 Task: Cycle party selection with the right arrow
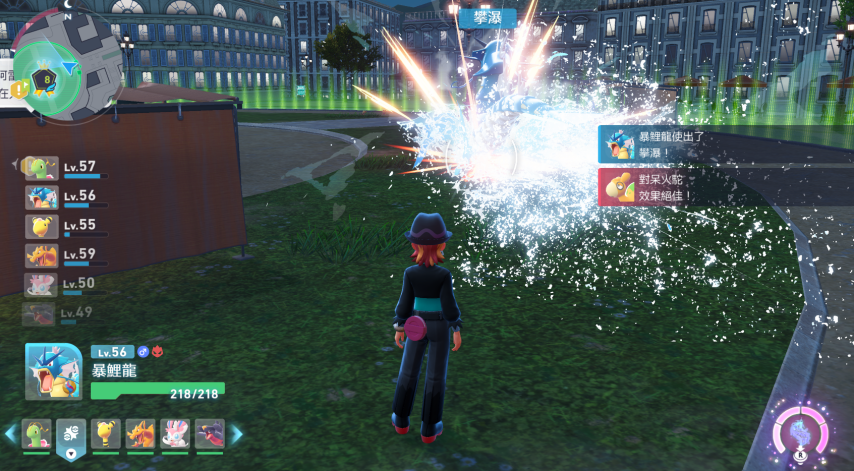coord(237,434)
